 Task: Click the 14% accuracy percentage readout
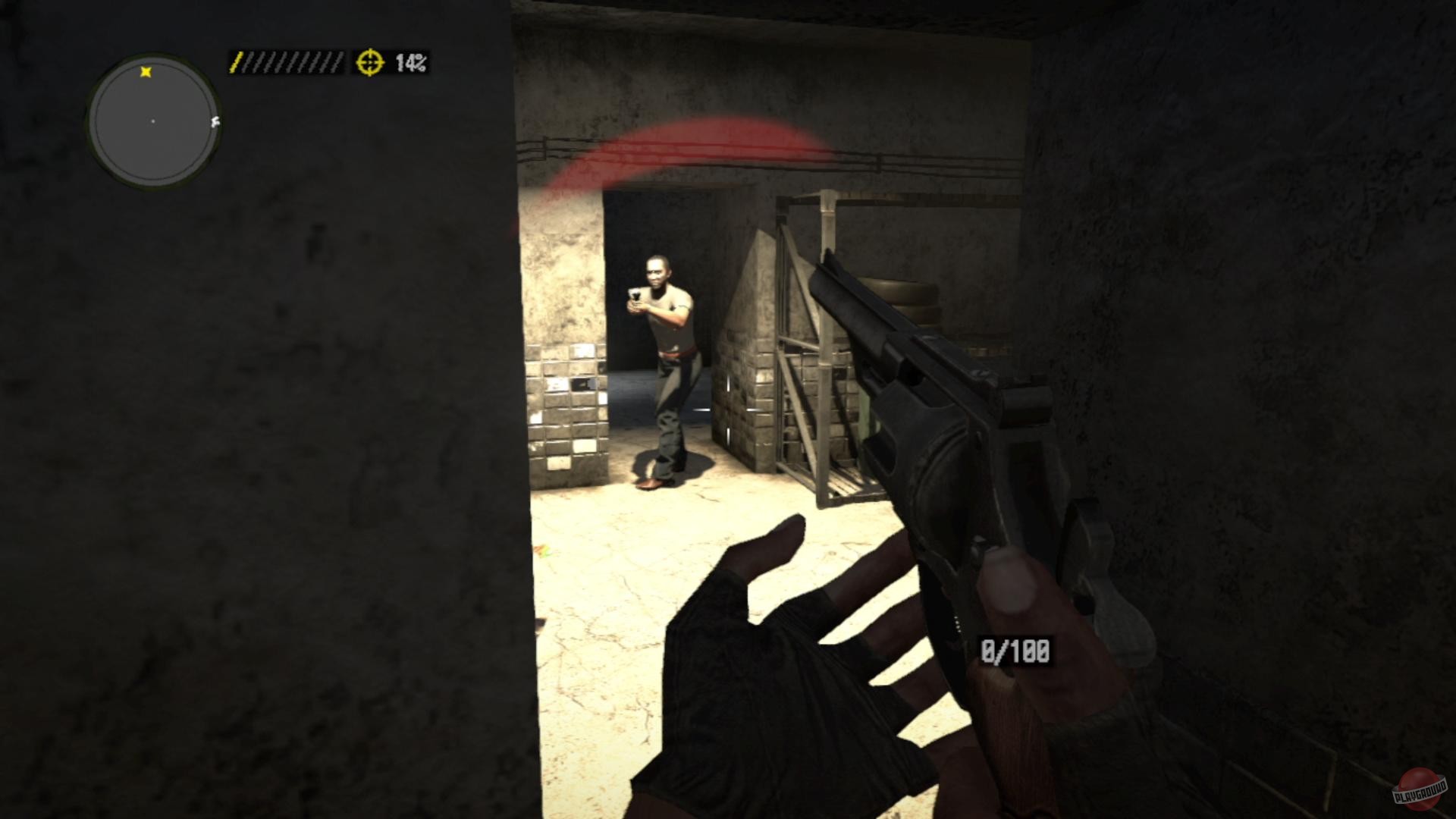pyautogui.click(x=411, y=63)
